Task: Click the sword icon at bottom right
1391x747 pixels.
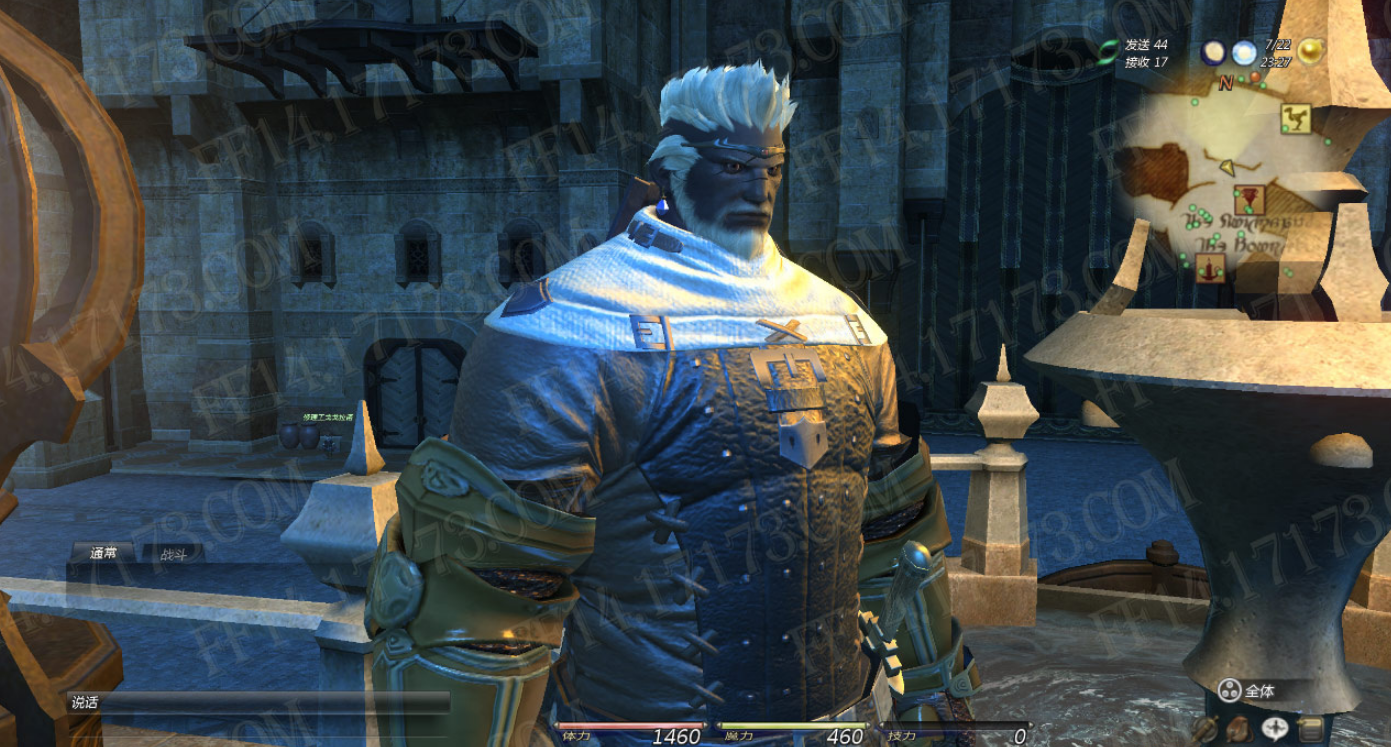Action: (x=1206, y=728)
